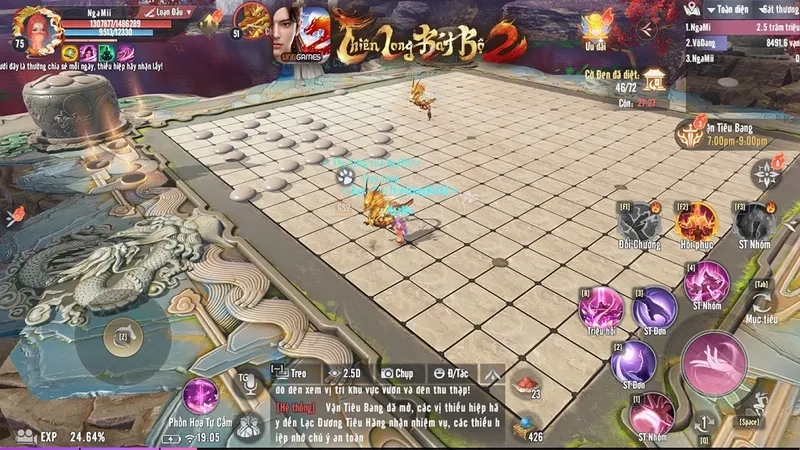Activate the Phồn Hoa Tự Cẩm skill
Viewport: 800px width, 450px height.
tap(201, 393)
